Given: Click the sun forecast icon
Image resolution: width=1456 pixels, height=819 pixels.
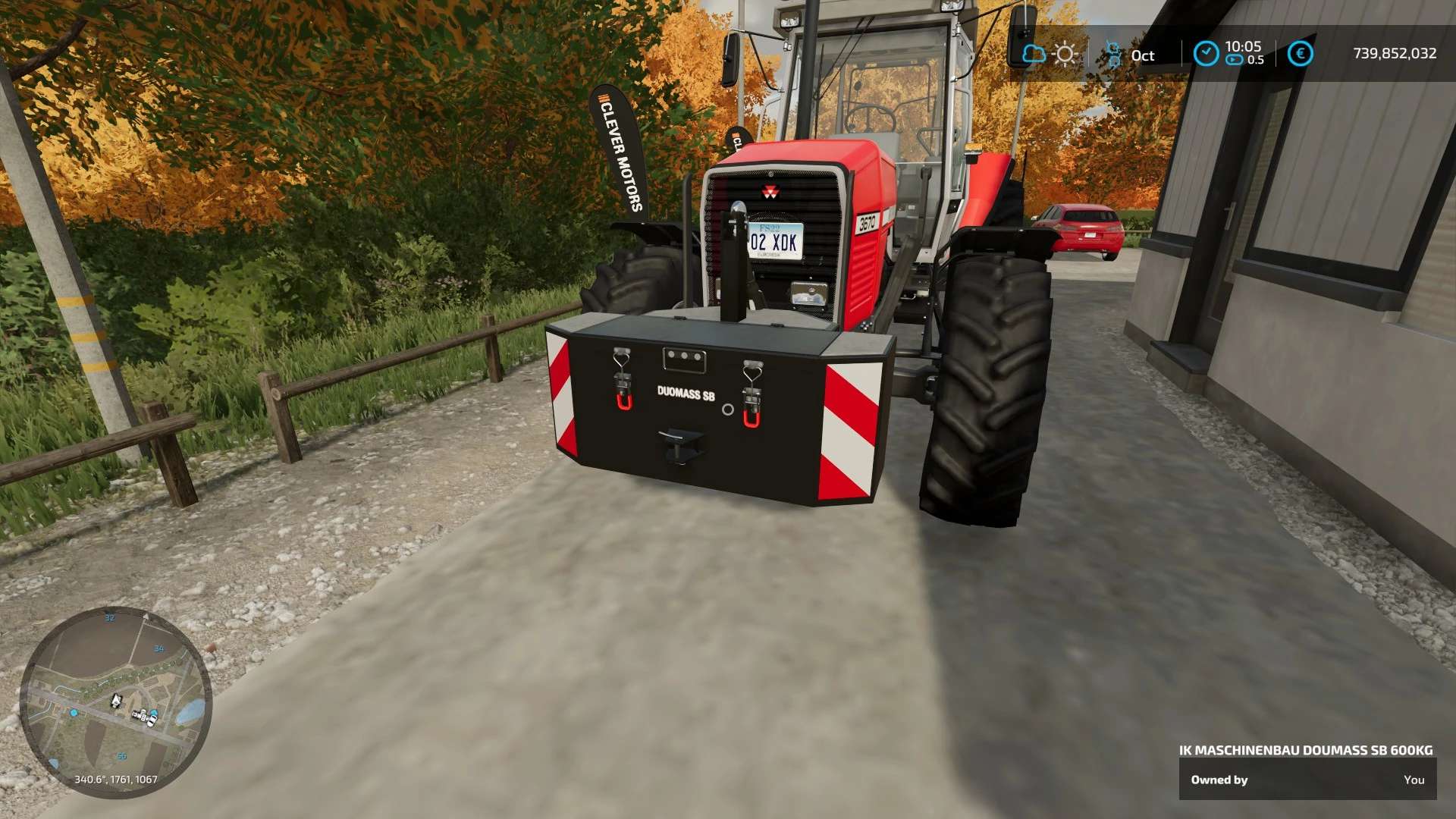Looking at the screenshot, I should (1065, 54).
